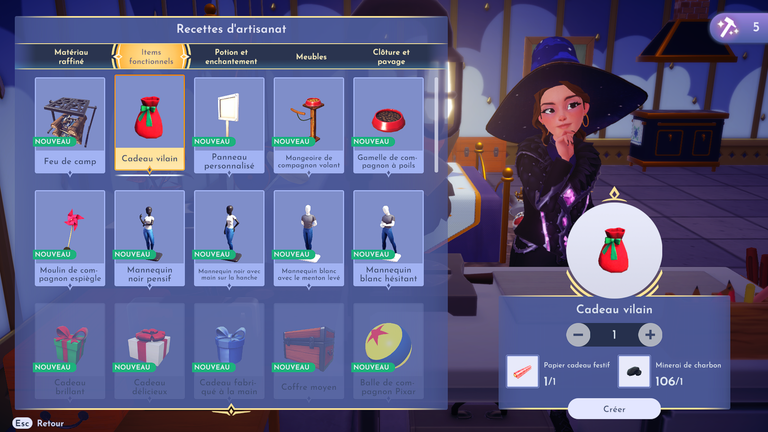Decrease craft quantity with minus button
This screenshot has width=768, height=432.
click(578, 335)
